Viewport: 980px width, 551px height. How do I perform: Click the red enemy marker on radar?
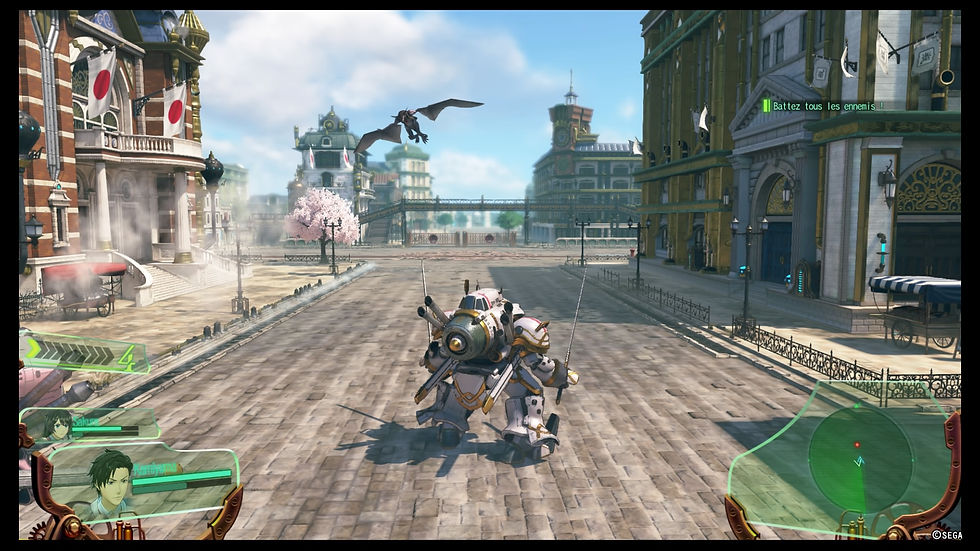coord(856,444)
